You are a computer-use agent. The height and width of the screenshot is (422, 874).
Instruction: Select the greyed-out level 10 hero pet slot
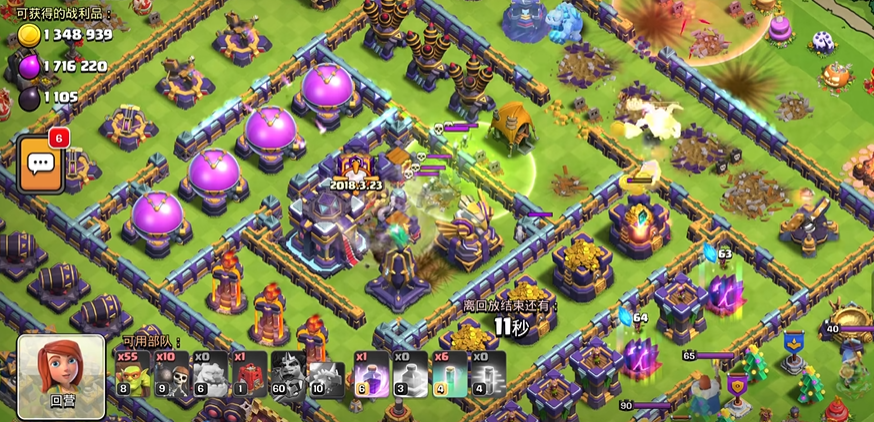pos(326,374)
